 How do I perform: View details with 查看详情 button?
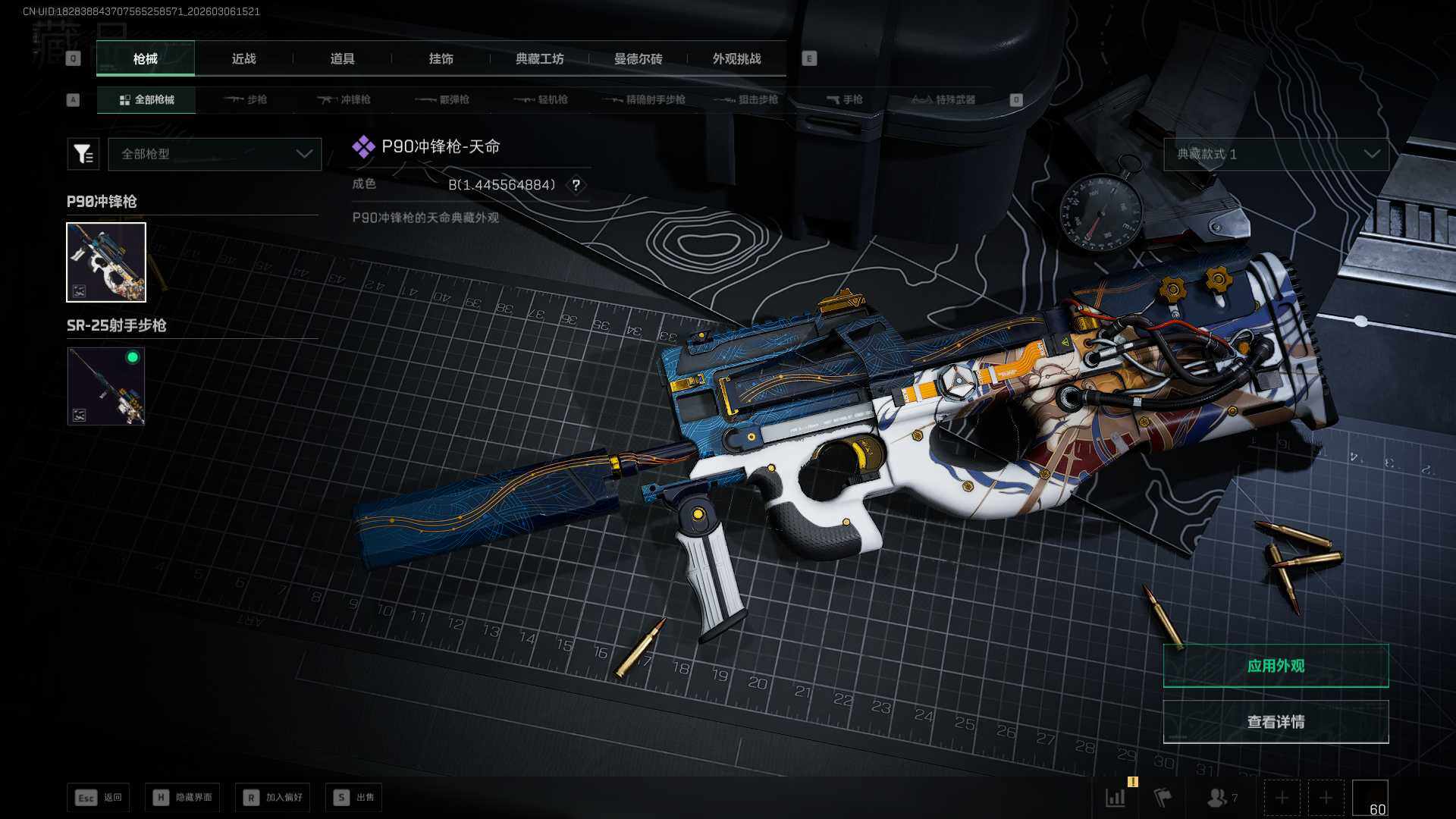point(1276,722)
